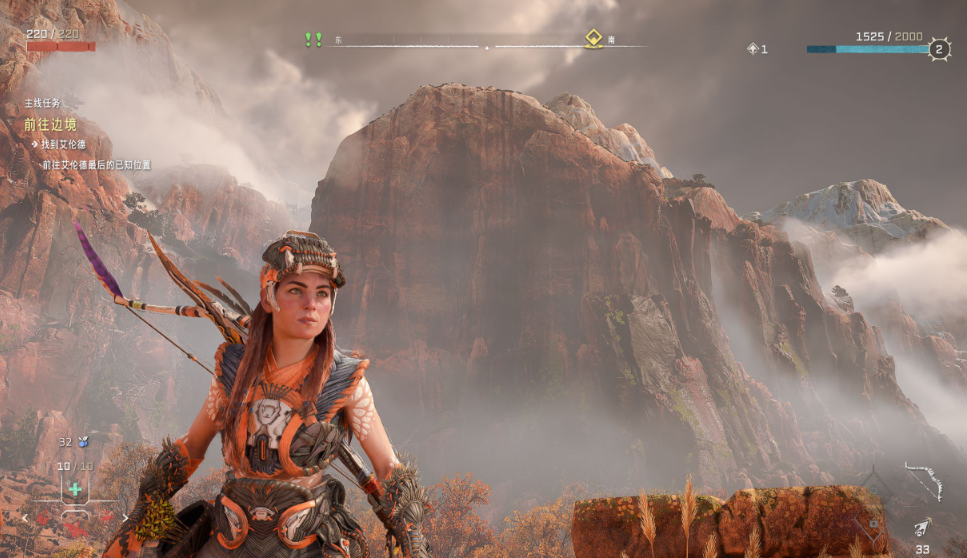Click the yellow quest marker on compass
Viewport: 967px width, 558px height.
click(593, 39)
